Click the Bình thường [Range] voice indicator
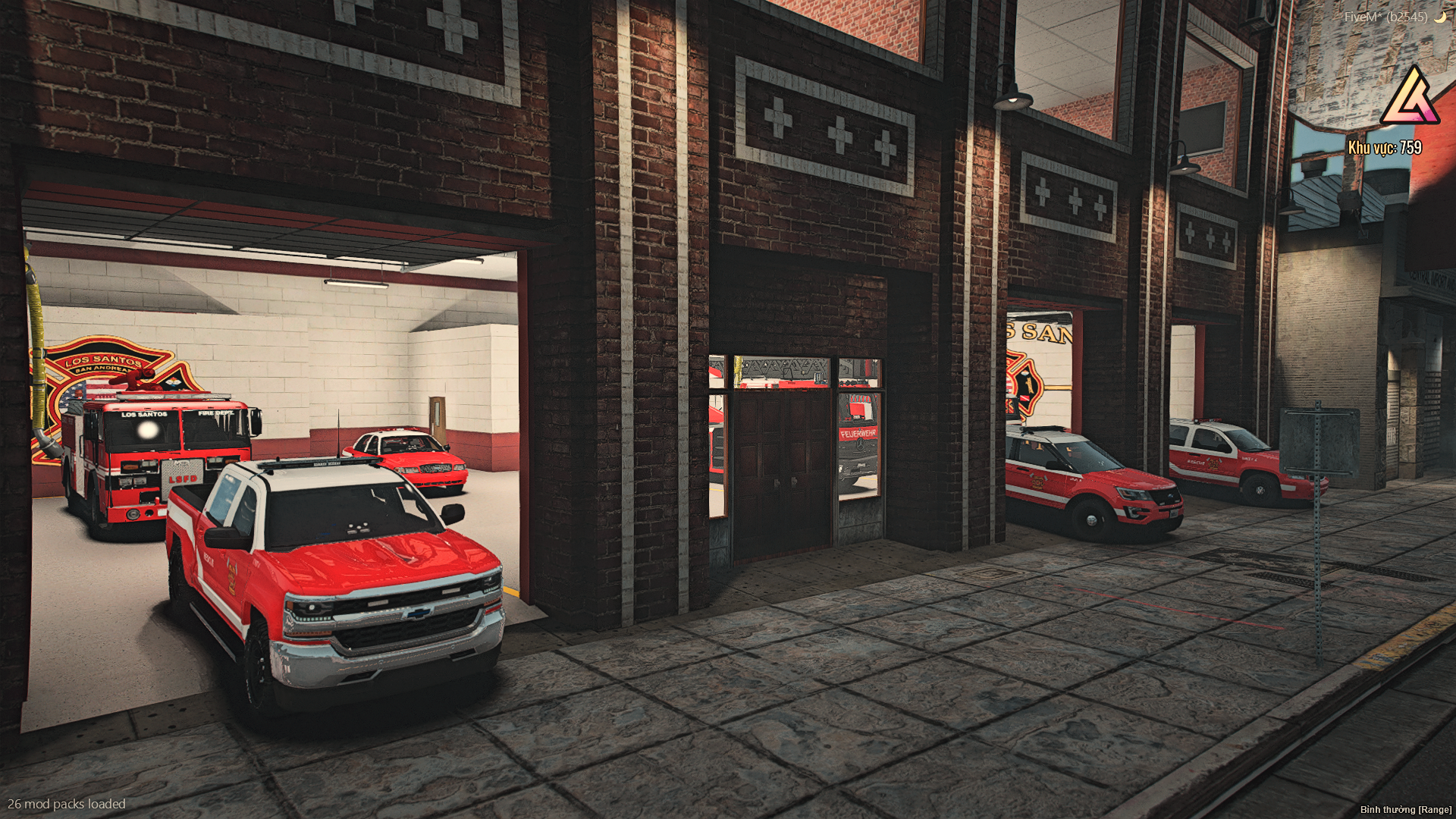The height and width of the screenshot is (819, 1456). tap(1404, 809)
